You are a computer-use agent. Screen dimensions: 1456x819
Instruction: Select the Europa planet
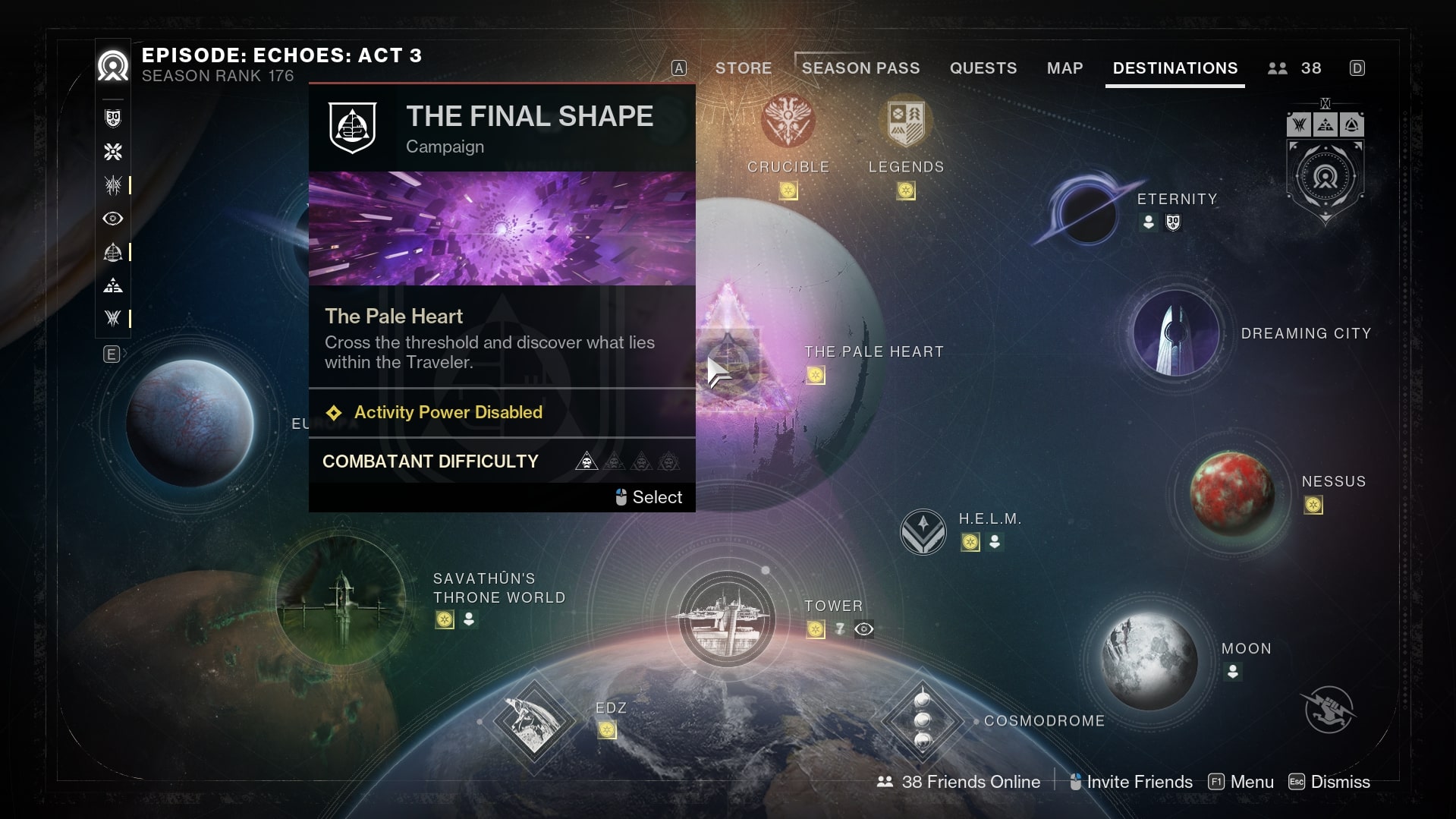[190, 423]
